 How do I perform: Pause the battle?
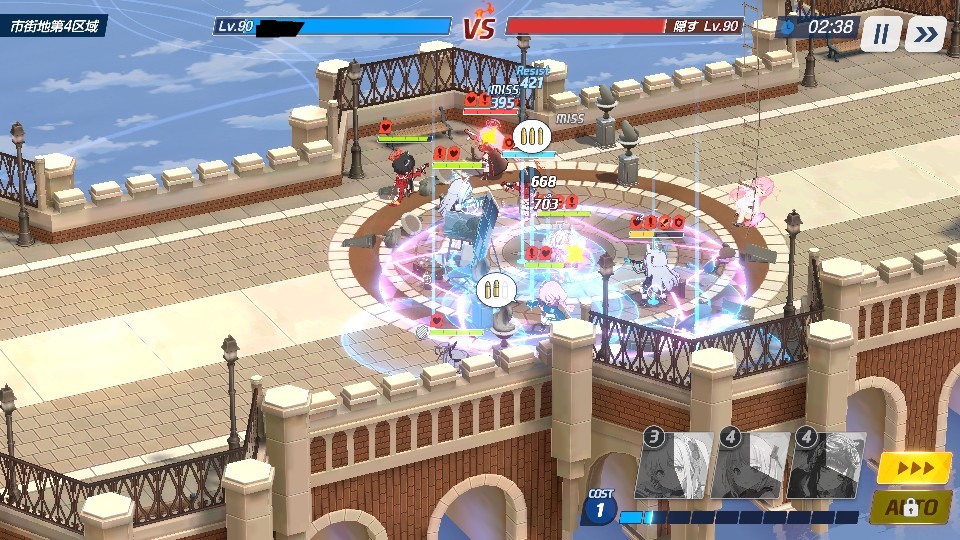pos(880,34)
